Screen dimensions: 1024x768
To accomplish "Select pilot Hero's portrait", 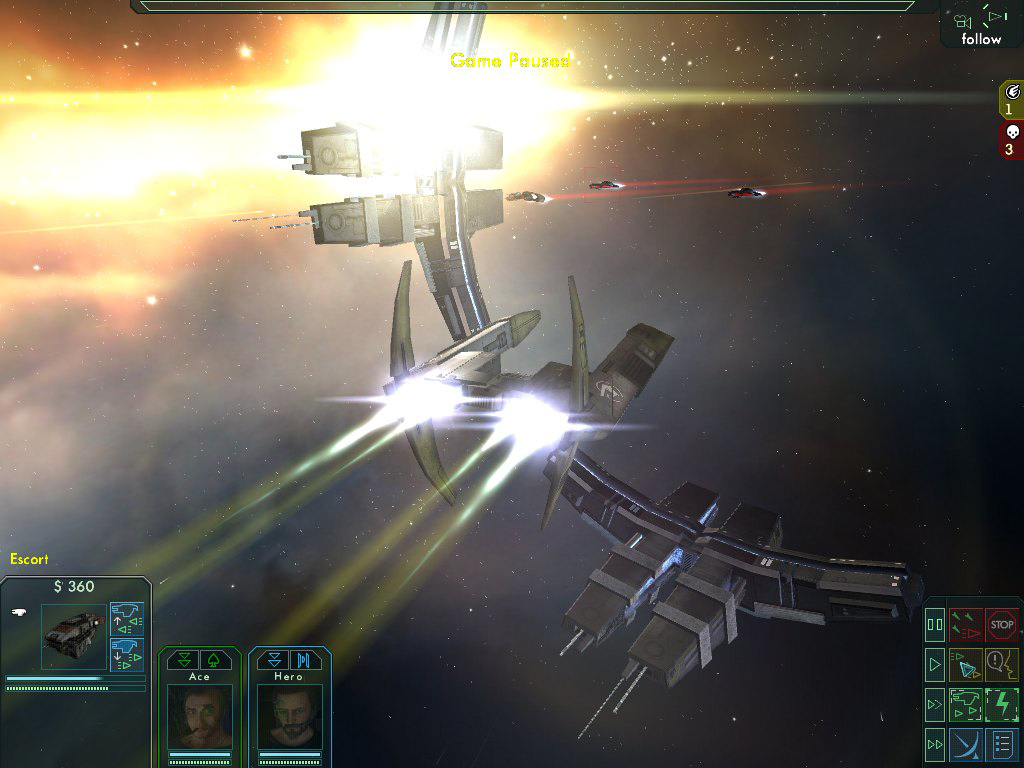I will click(x=289, y=717).
